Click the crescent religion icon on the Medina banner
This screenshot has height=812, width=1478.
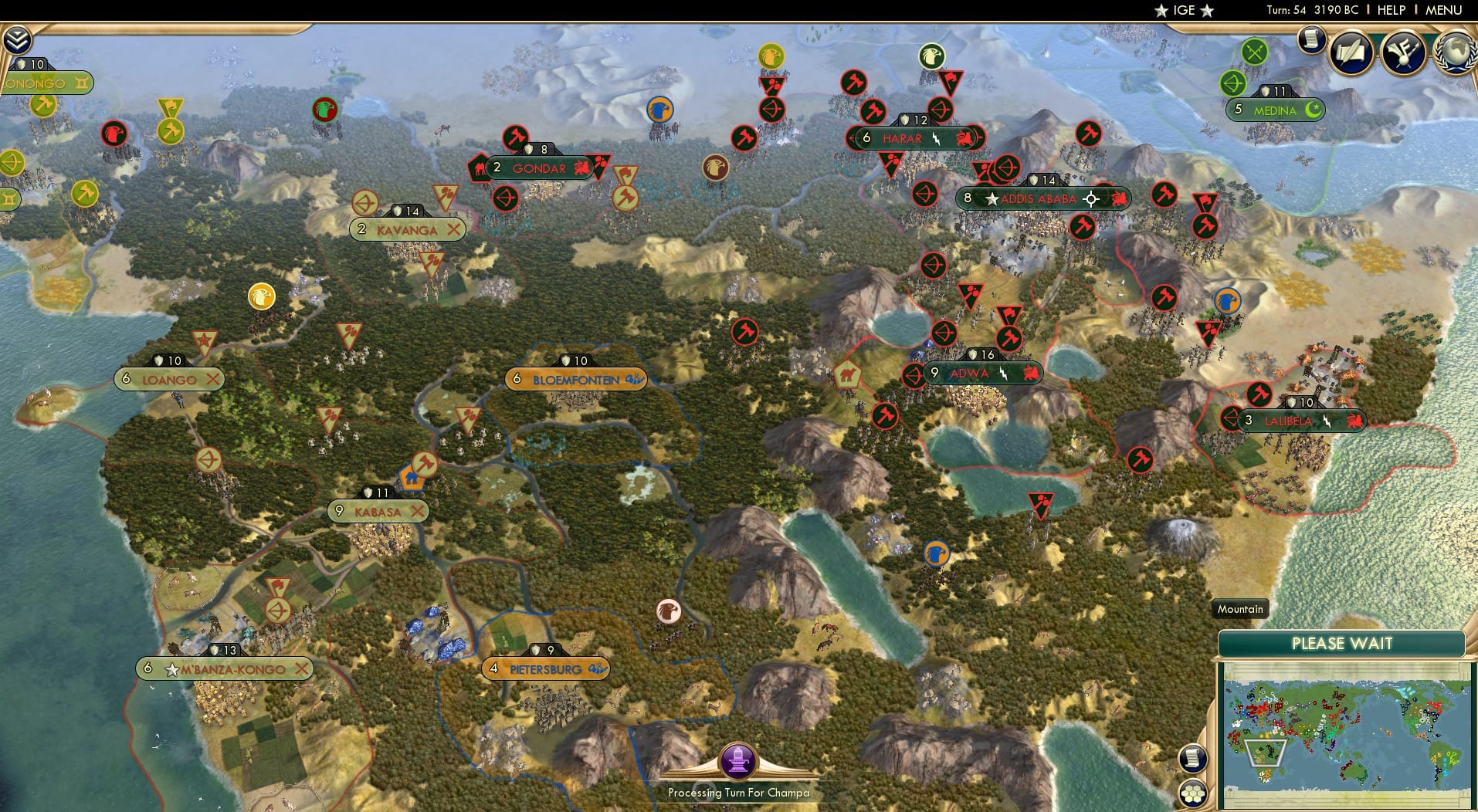1313,110
